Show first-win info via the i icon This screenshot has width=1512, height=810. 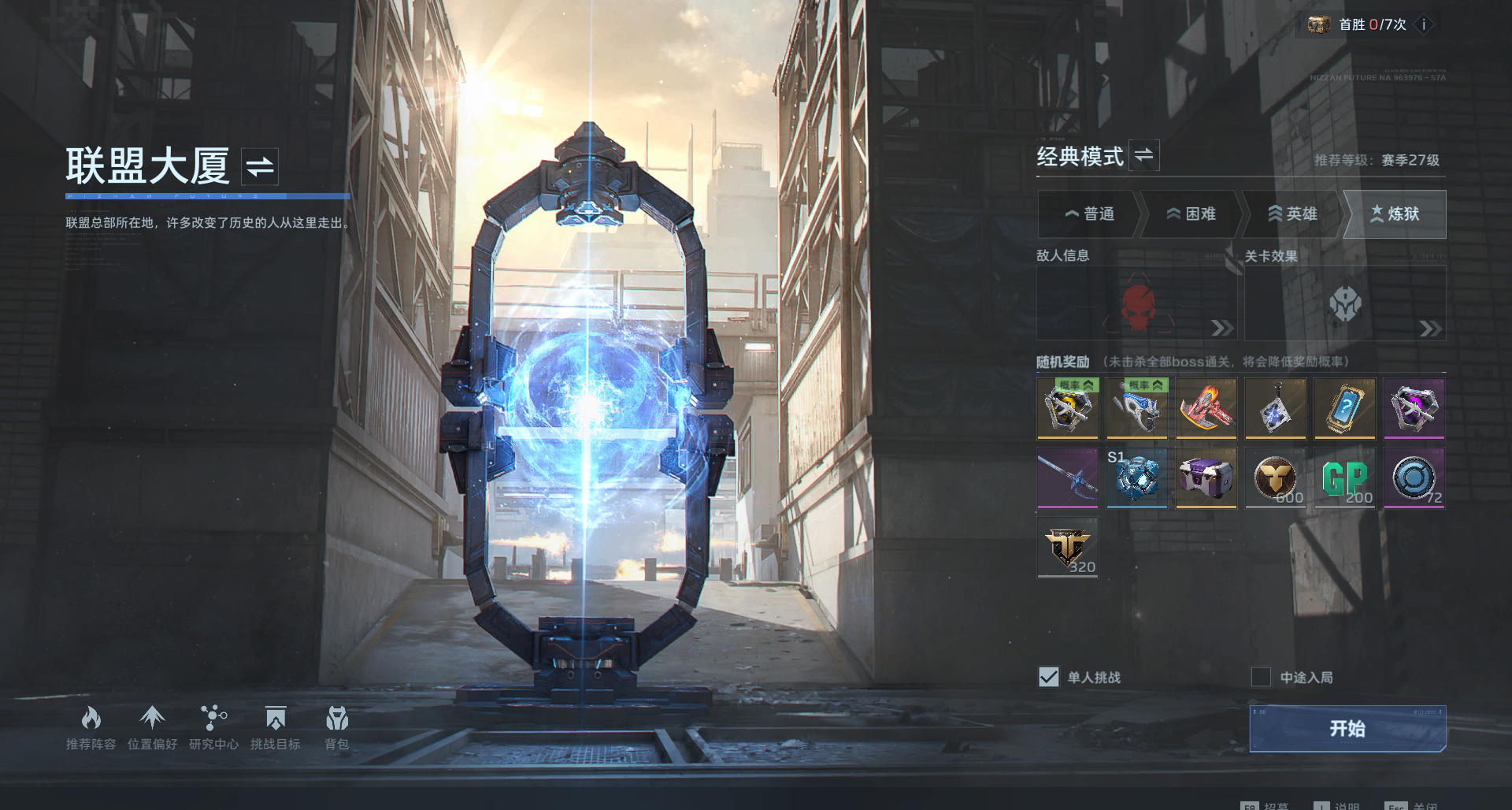click(x=1424, y=24)
